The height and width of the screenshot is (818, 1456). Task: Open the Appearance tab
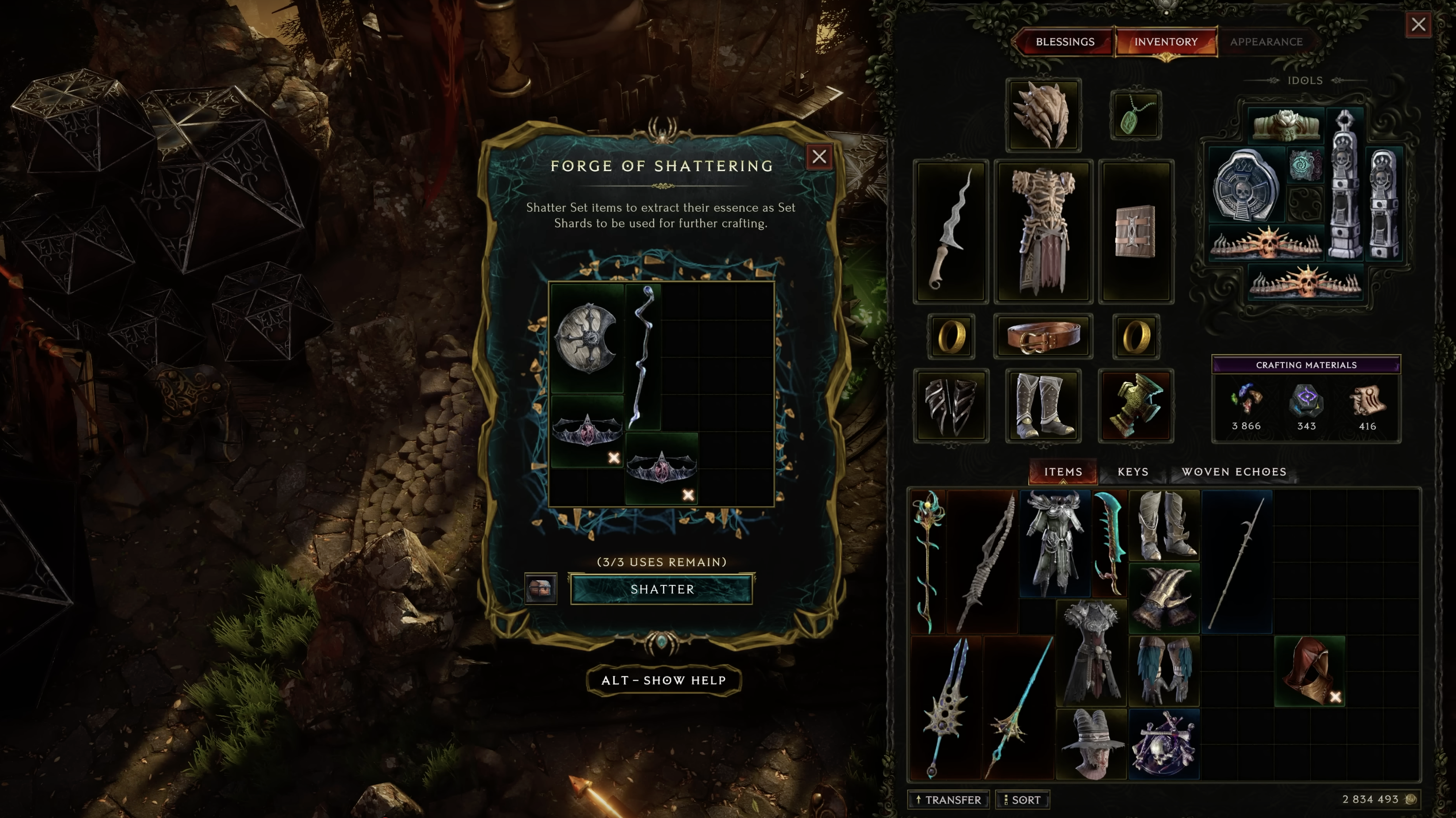[x=1265, y=42]
